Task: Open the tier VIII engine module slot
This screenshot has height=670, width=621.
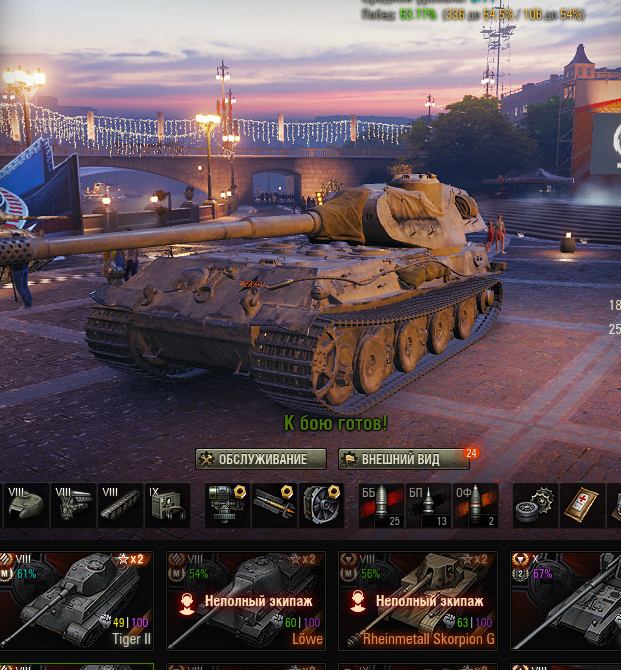Action: click(x=73, y=505)
